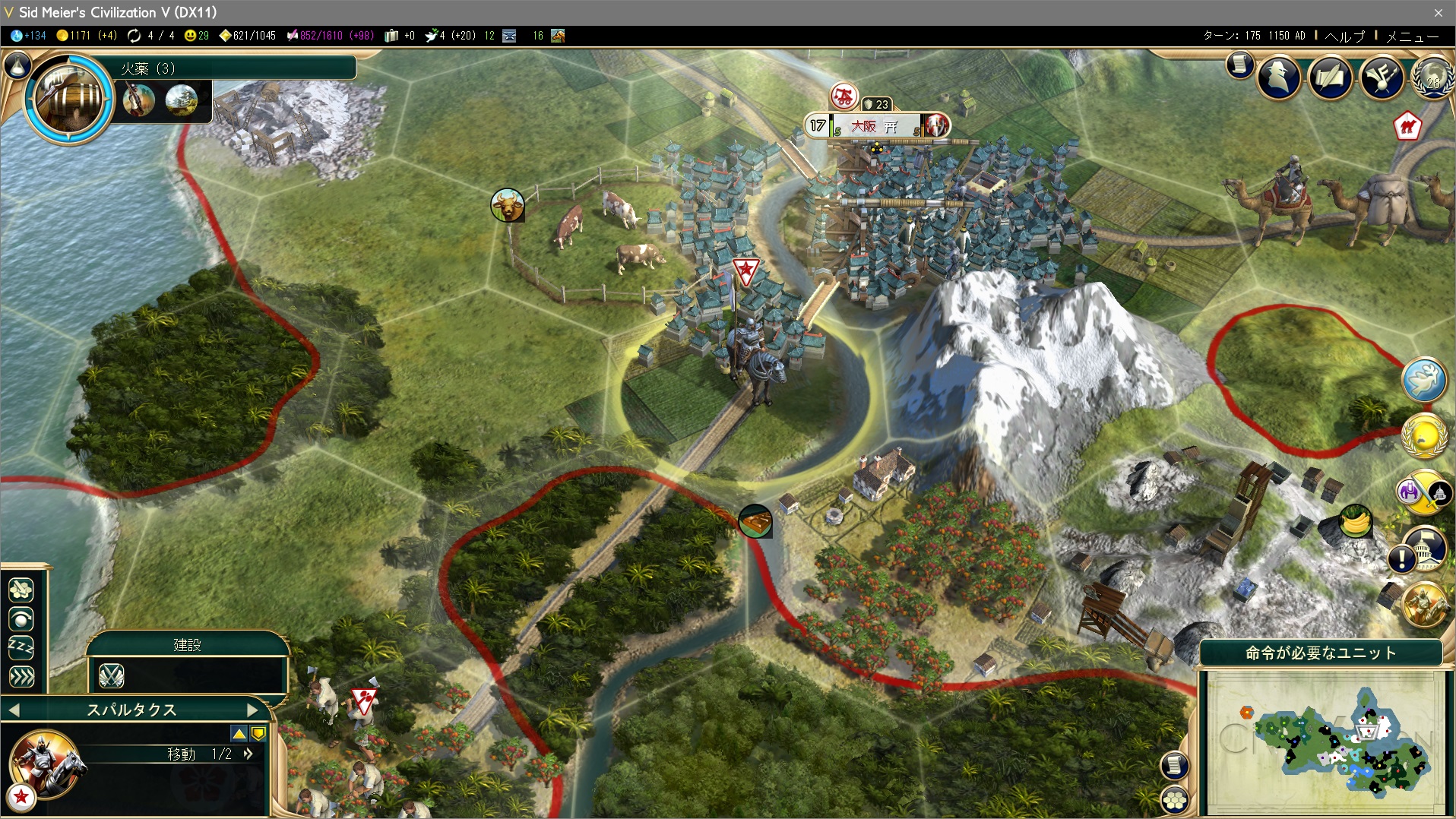Activate the crossed-swords action under 建設
The image size is (1456, 819).
click(x=112, y=675)
